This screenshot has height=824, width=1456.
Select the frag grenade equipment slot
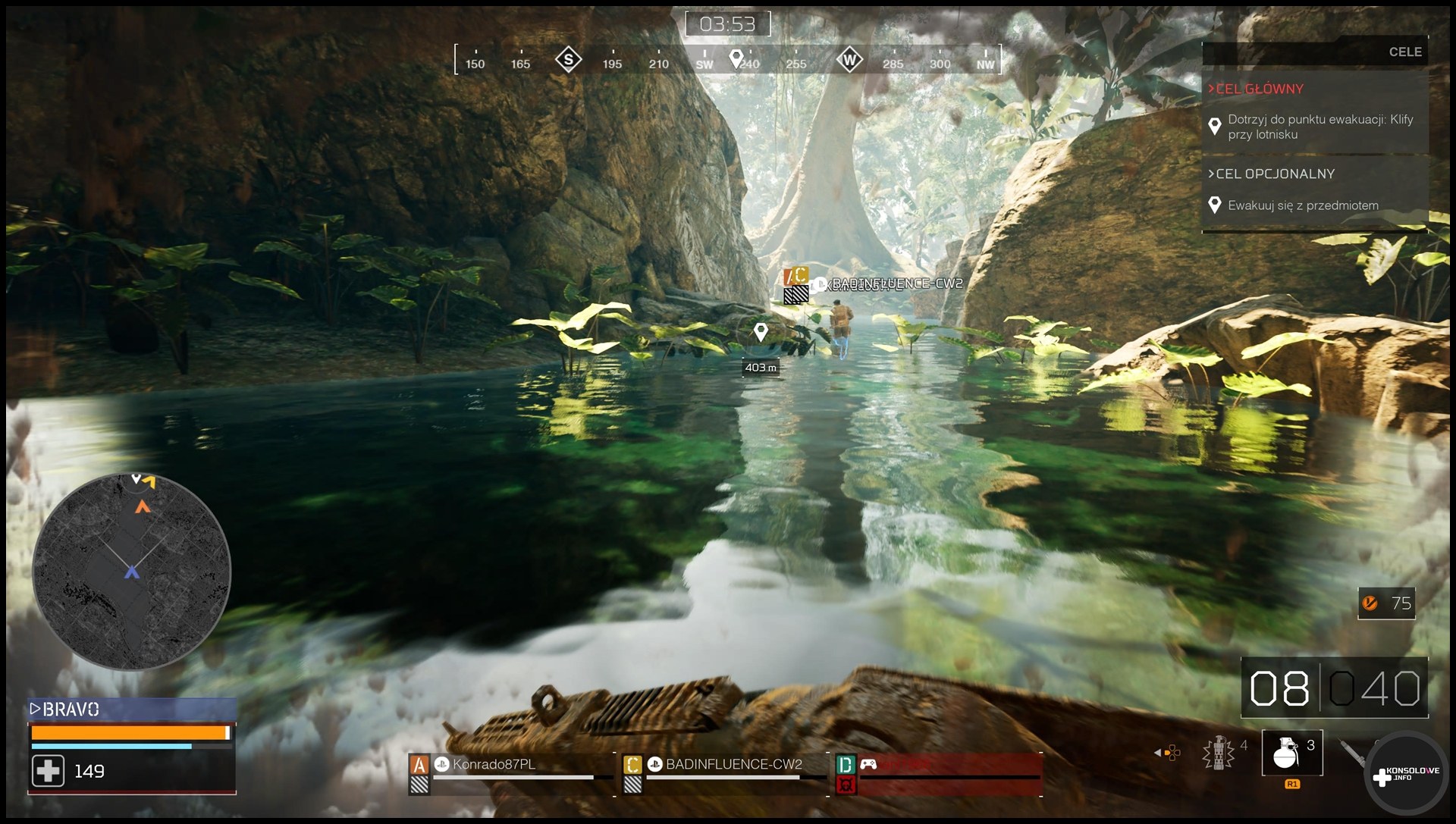click(x=1291, y=753)
